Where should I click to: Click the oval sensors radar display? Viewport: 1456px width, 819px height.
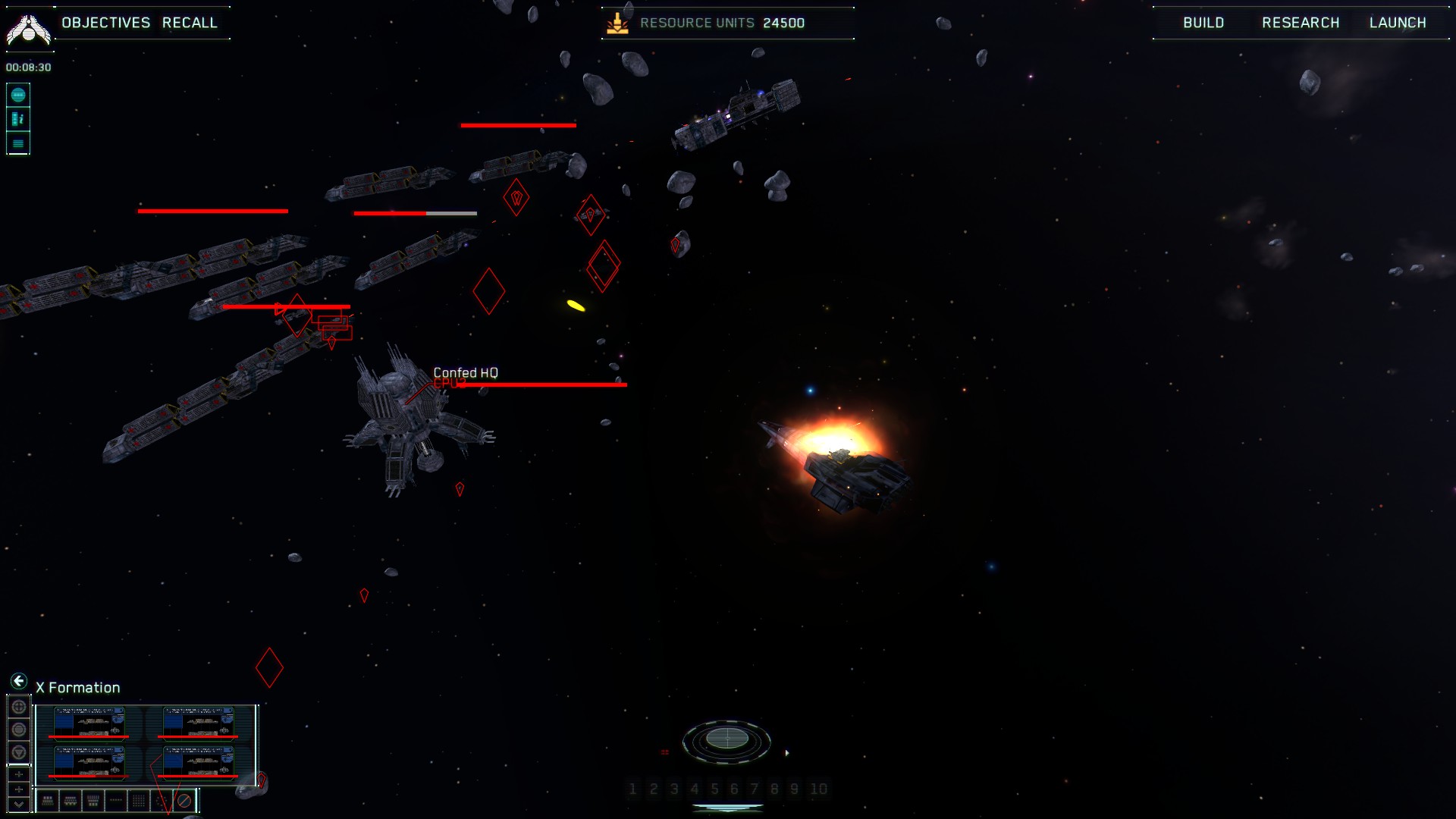[726, 739]
